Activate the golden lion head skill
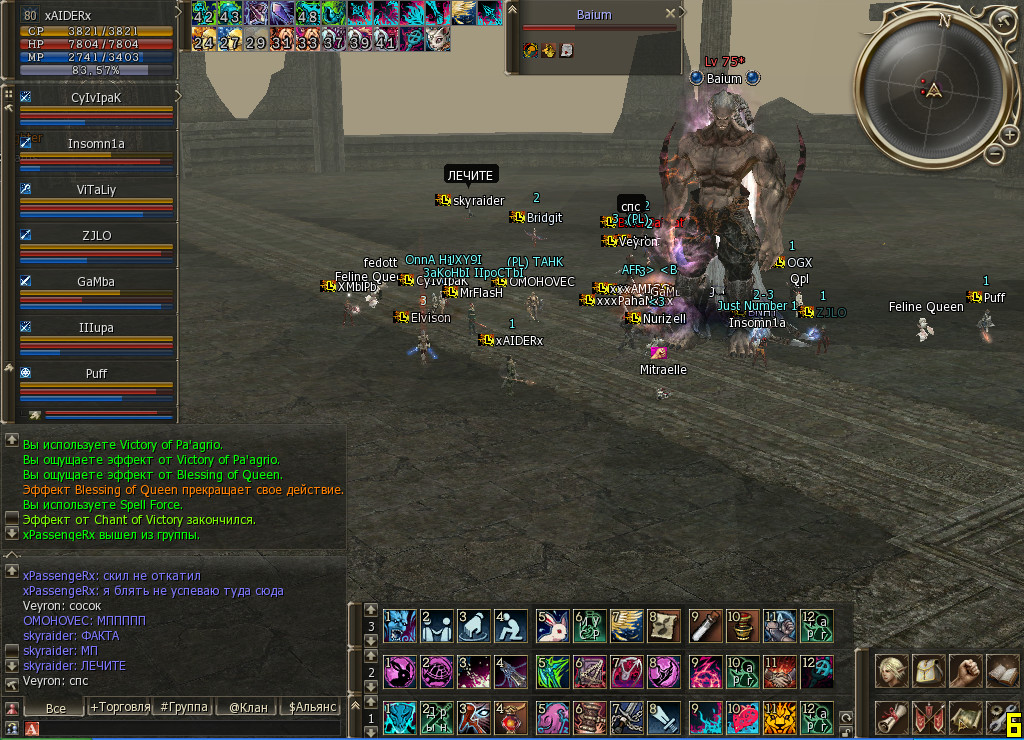This screenshot has width=1024, height=740. [x=780, y=718]
